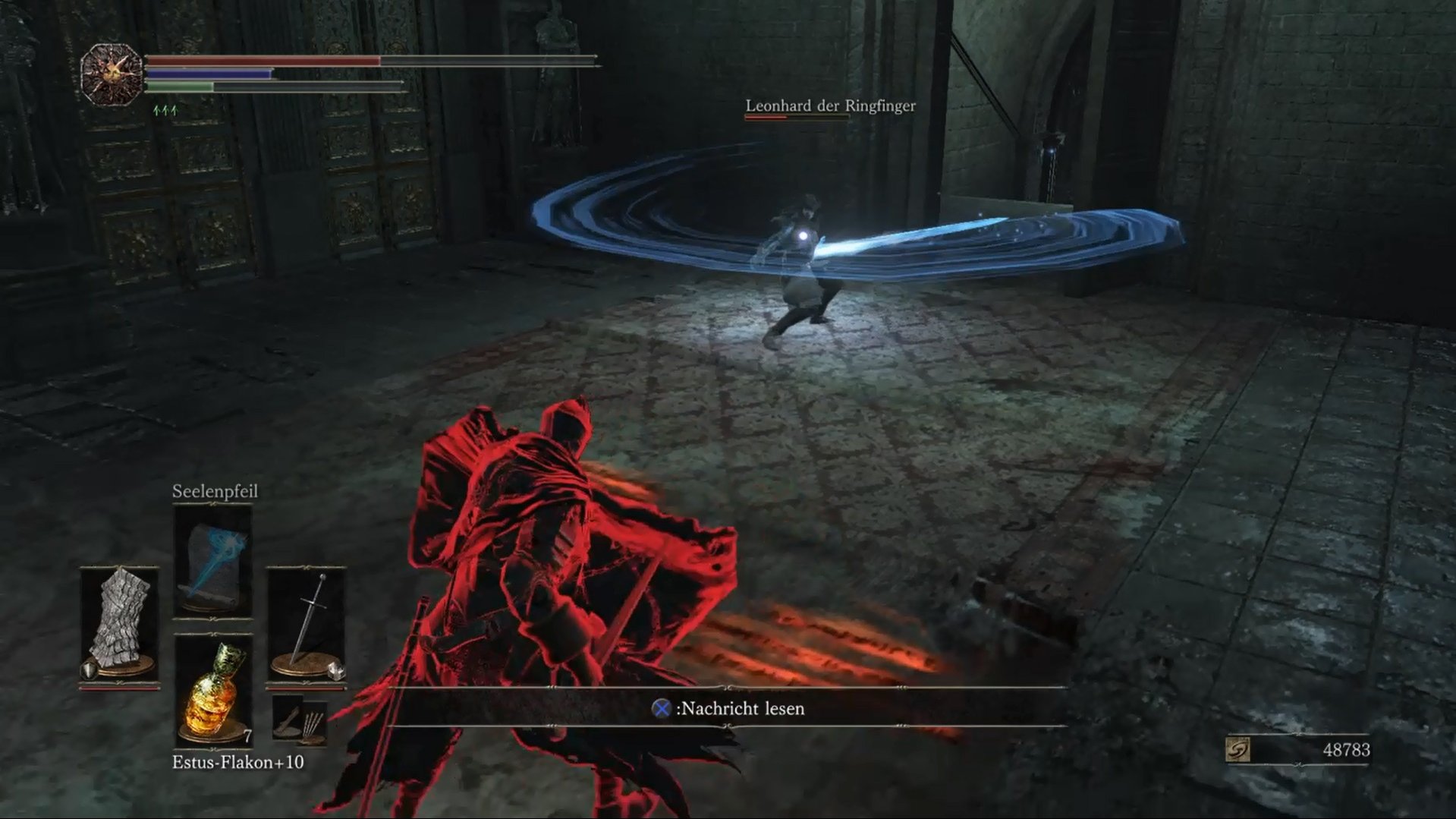Select the covenant emblem icon top-left
The image size is (1456, 819).
pyautogui.click(x=111, y=74)
